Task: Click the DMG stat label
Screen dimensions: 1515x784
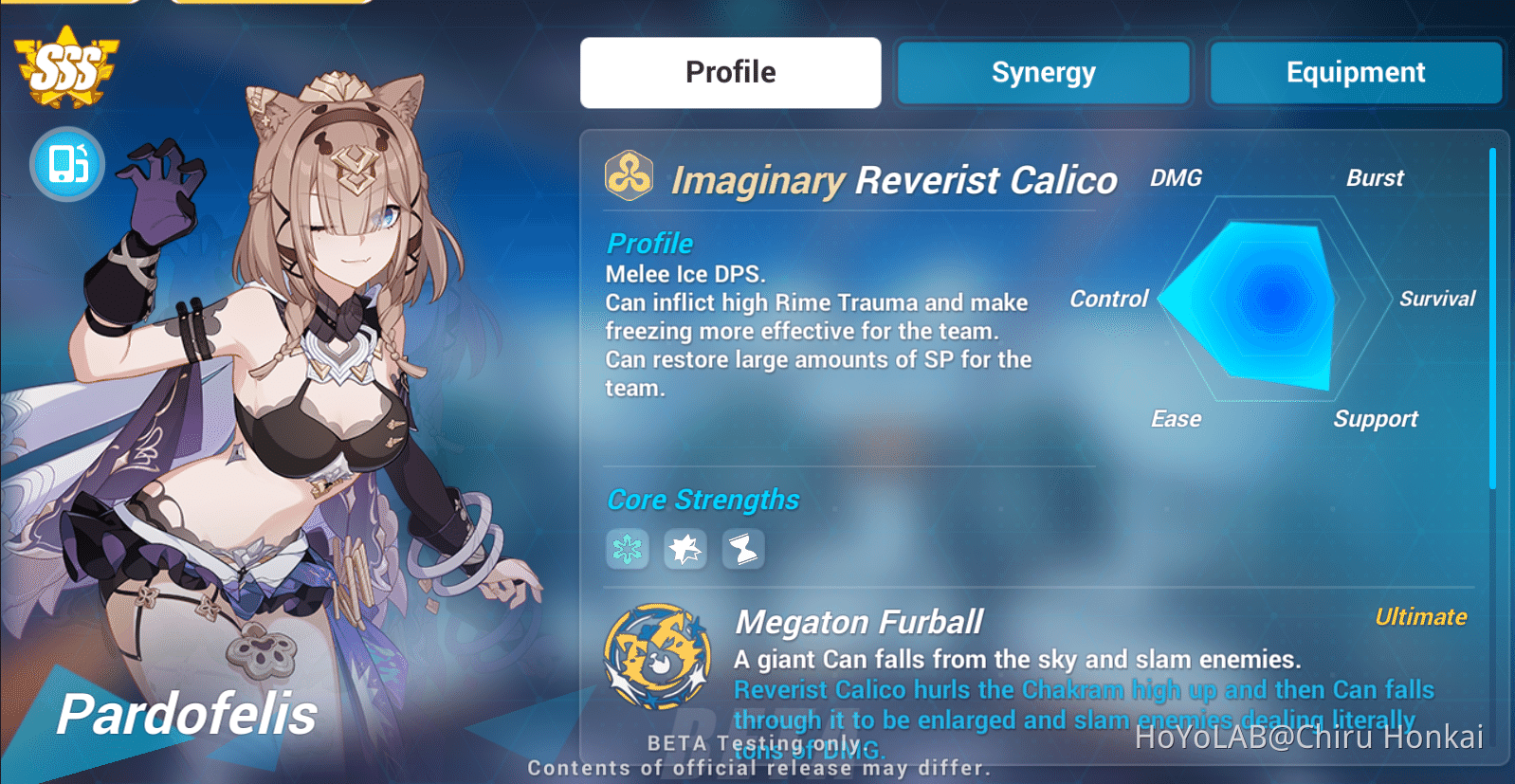Action: tap(1176, 178)
